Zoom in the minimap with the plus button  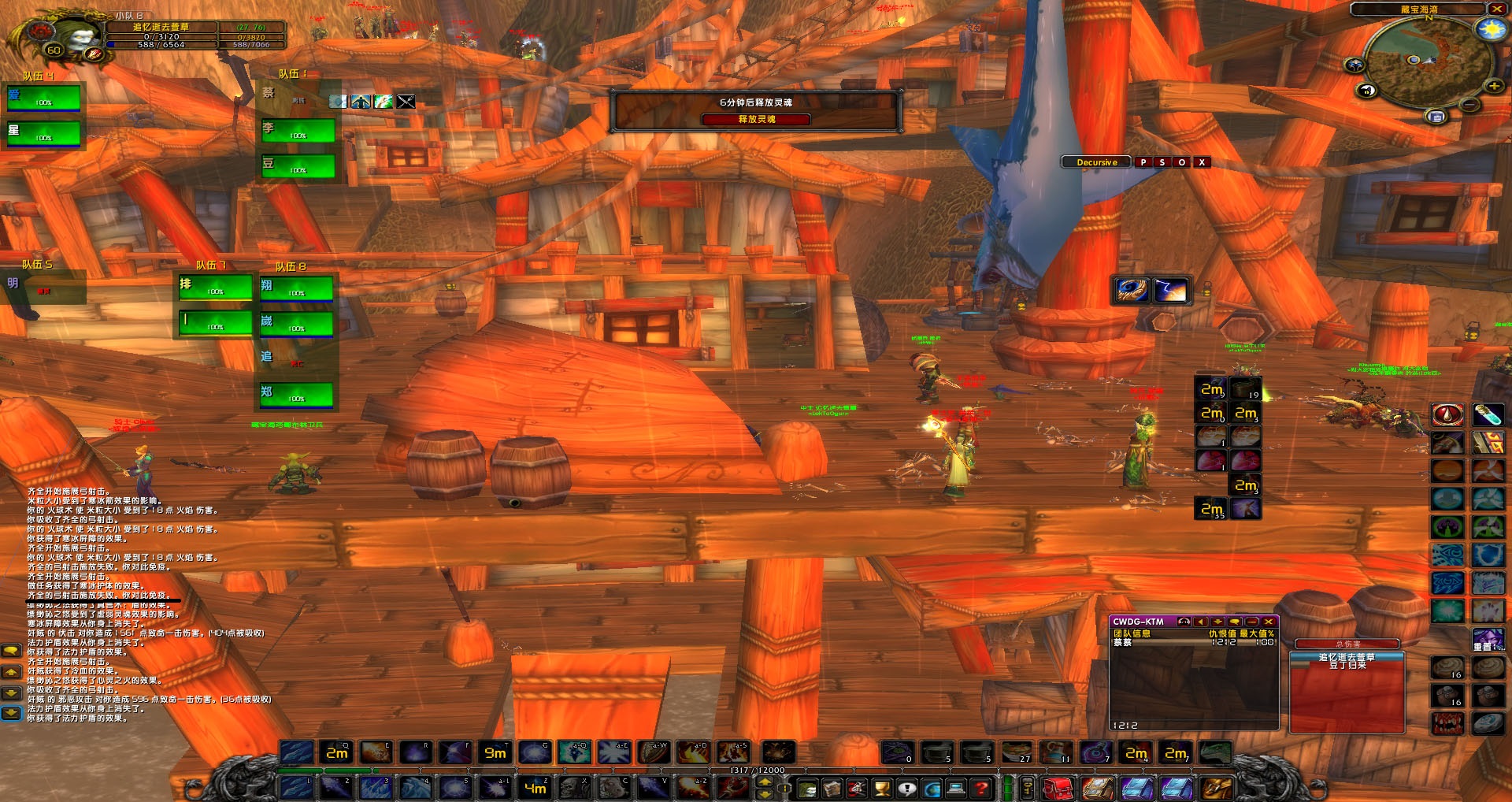(1493, 85)
